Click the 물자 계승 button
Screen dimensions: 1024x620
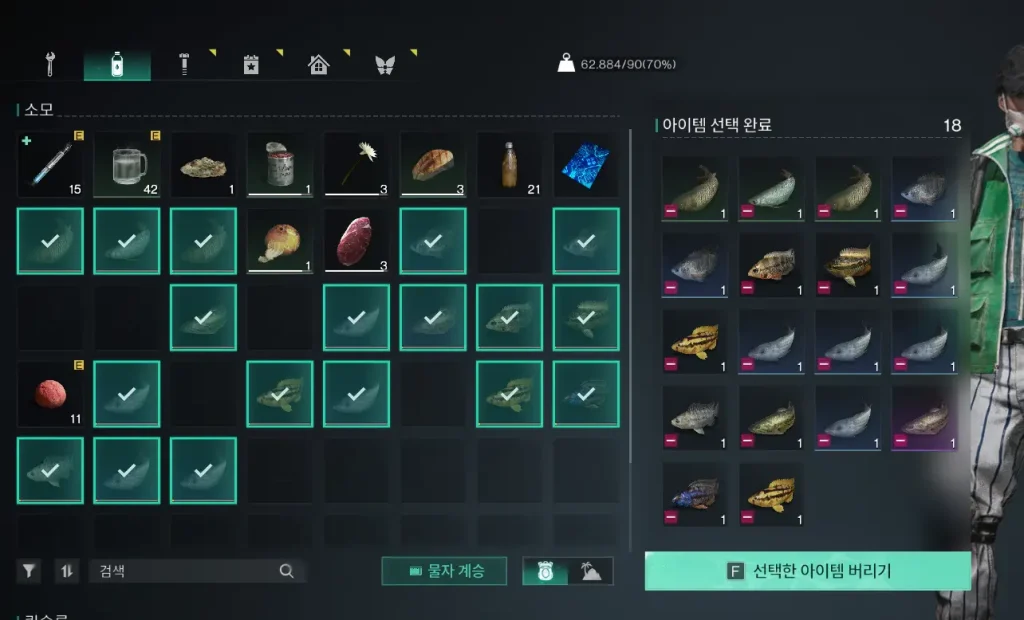point(444,571)
